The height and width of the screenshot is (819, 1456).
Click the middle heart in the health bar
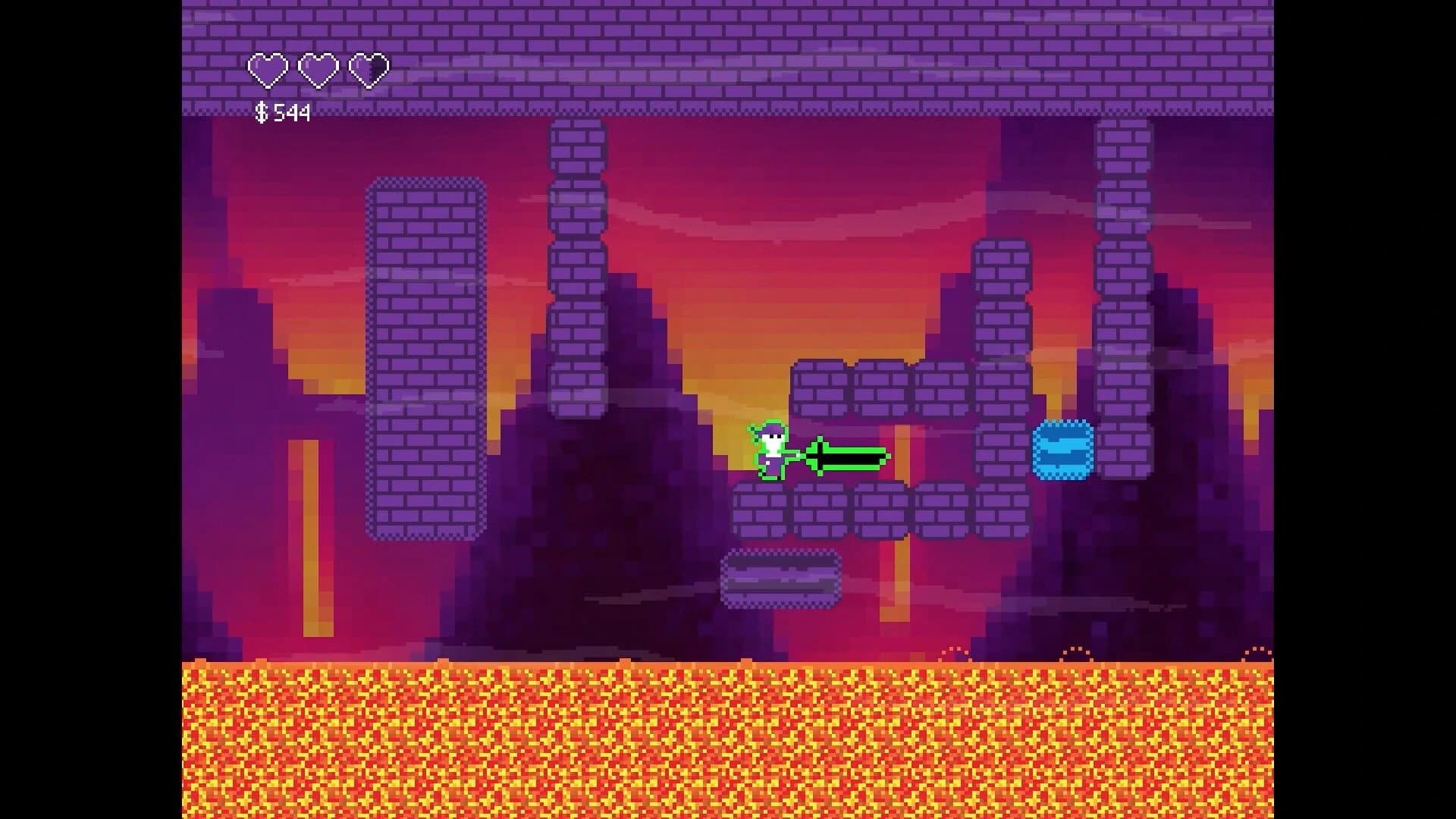(x=318, y=69)
